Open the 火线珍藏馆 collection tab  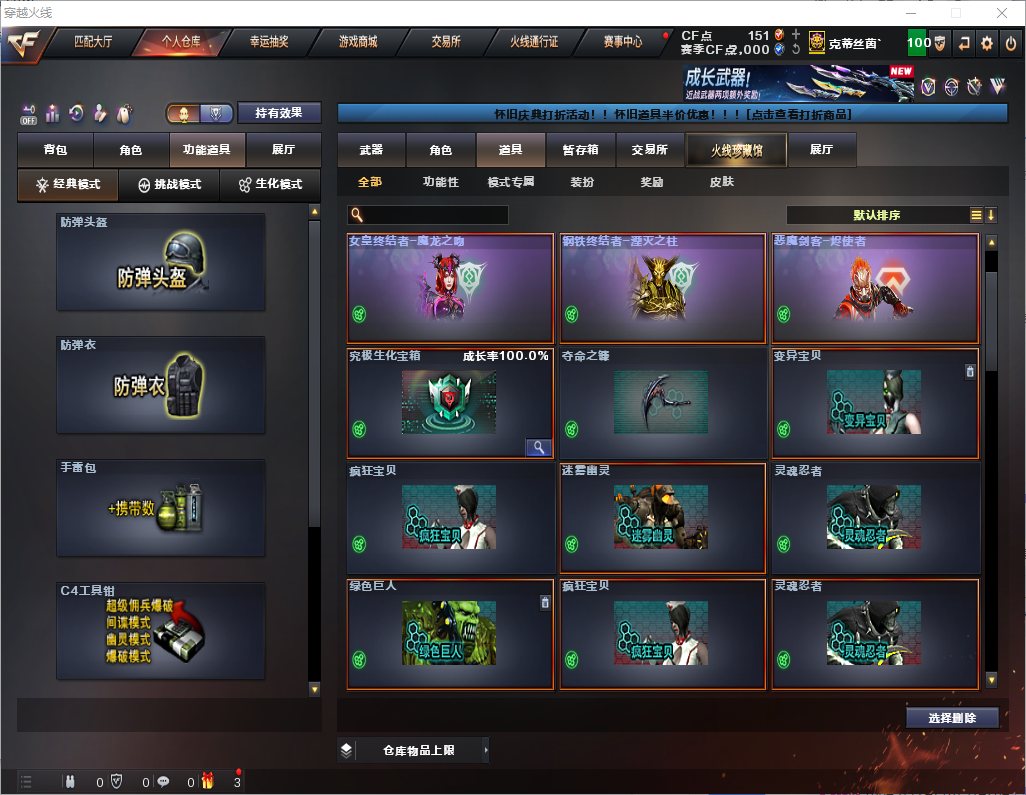[x=735, y=150]
